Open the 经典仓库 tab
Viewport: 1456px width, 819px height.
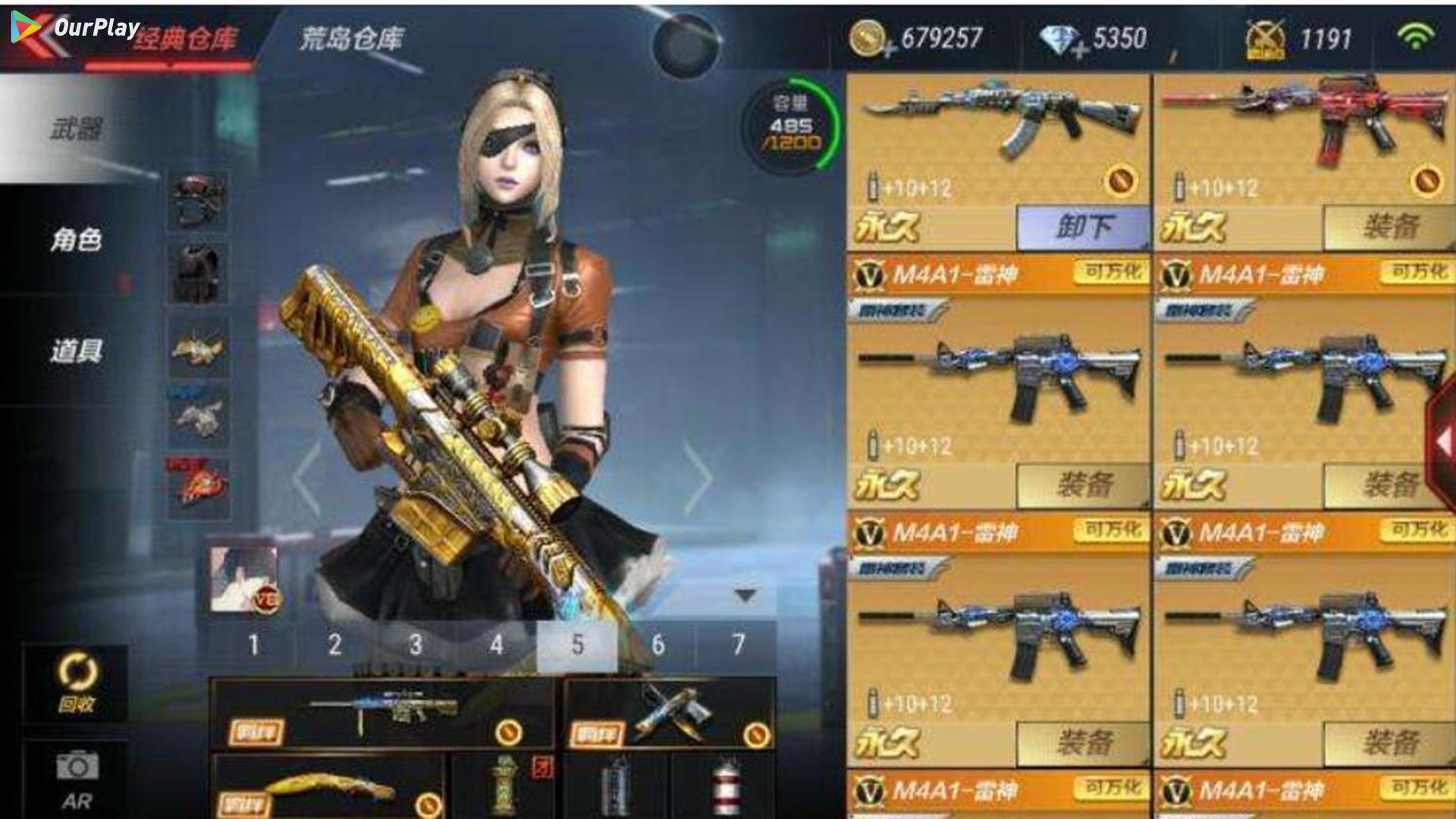(x=185, y=38)
